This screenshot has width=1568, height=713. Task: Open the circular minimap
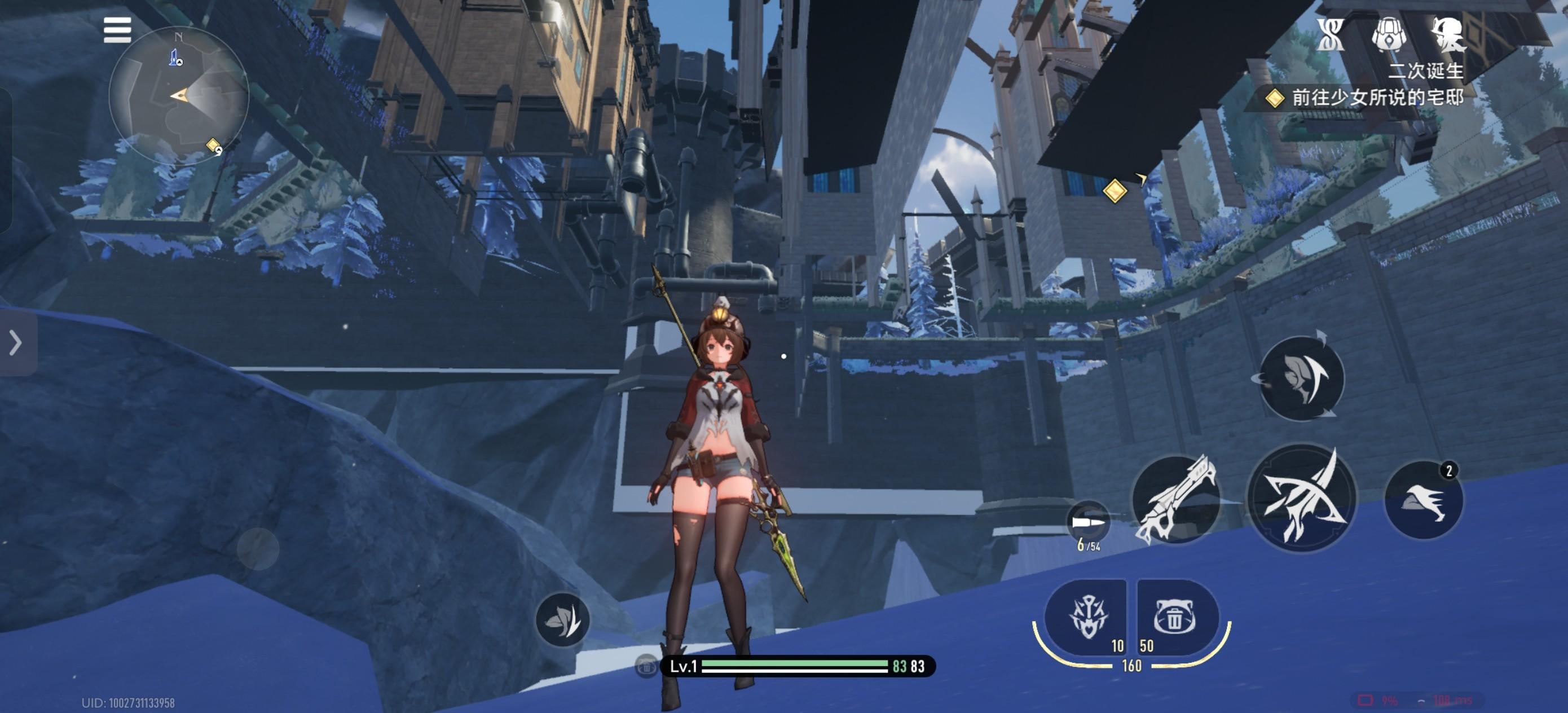point(178,95)
